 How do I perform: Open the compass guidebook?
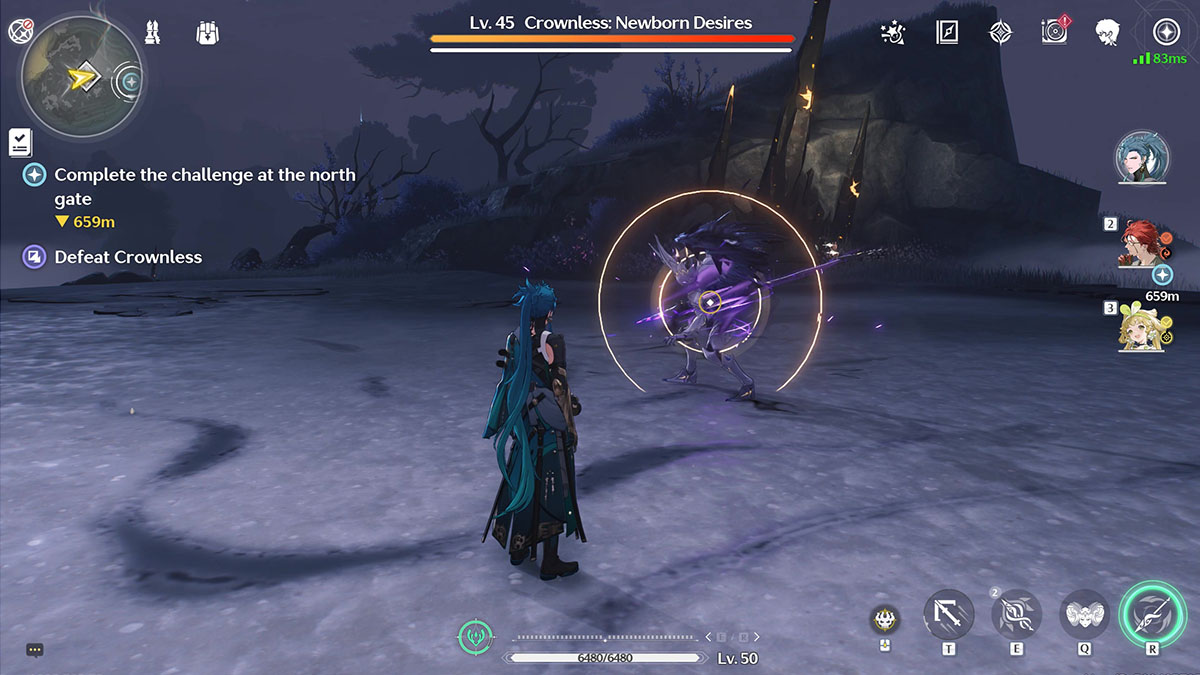click(946, 32)
